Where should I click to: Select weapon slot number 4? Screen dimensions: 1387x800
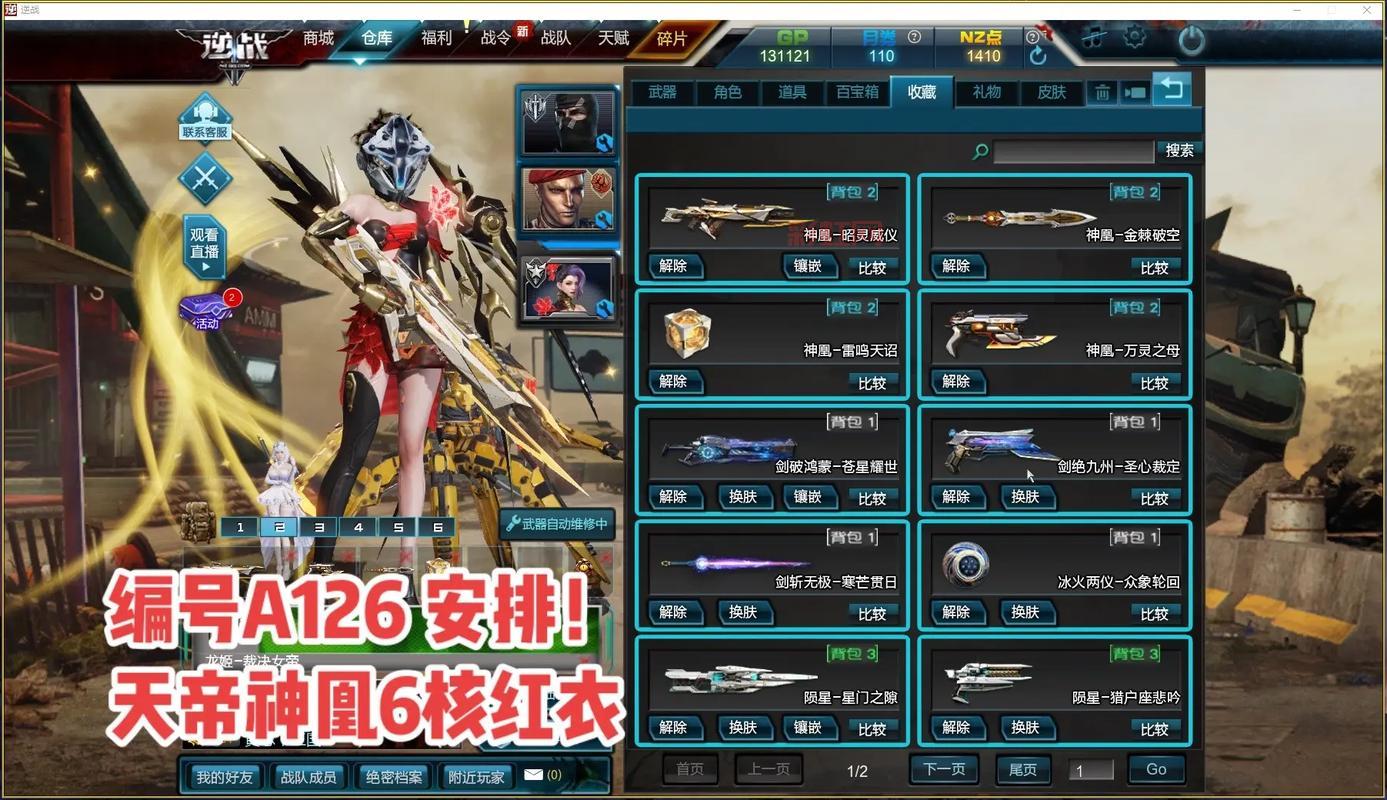pos(358,526)
